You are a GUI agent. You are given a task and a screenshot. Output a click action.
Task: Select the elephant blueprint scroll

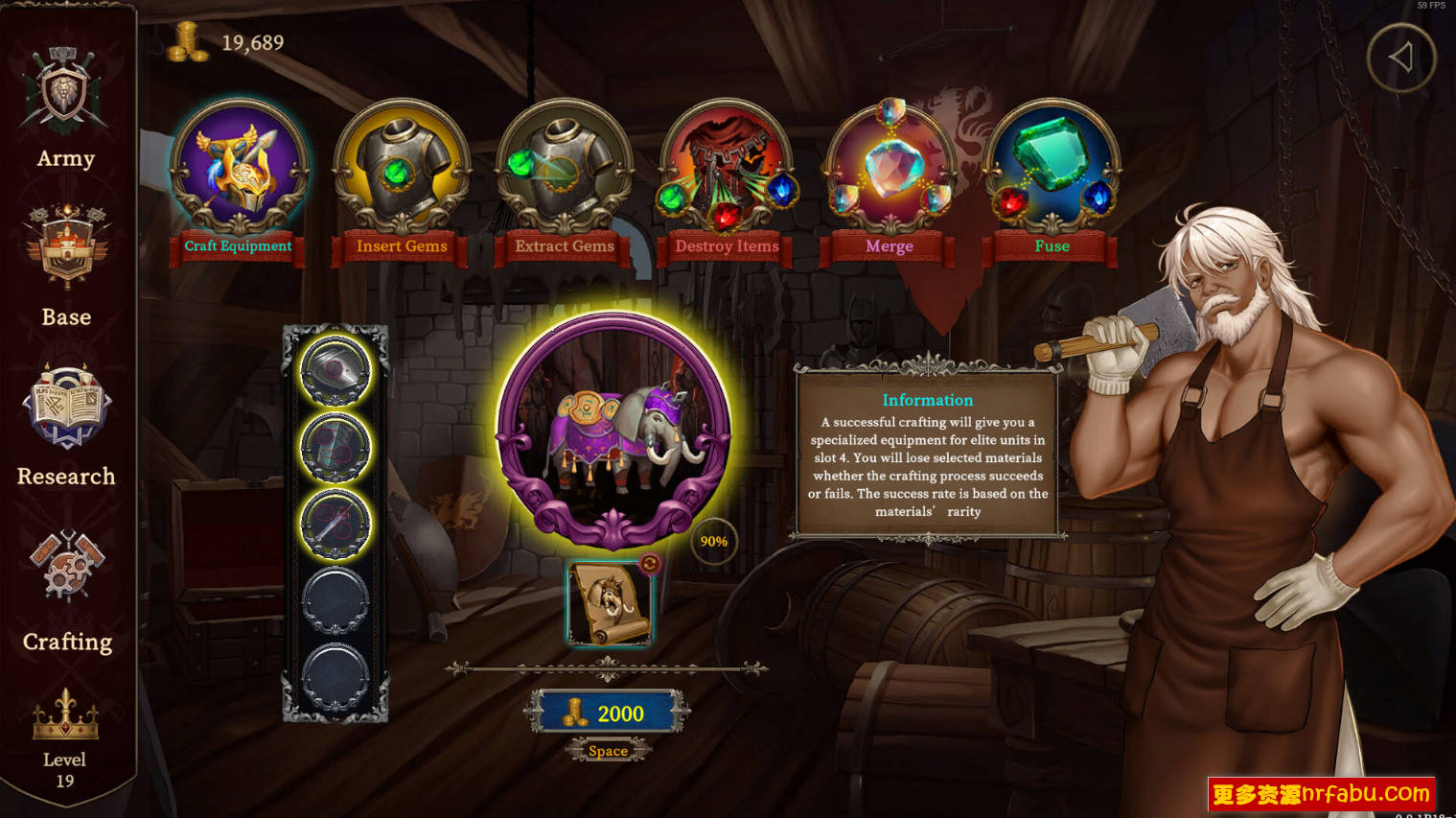tap(608, 605)
